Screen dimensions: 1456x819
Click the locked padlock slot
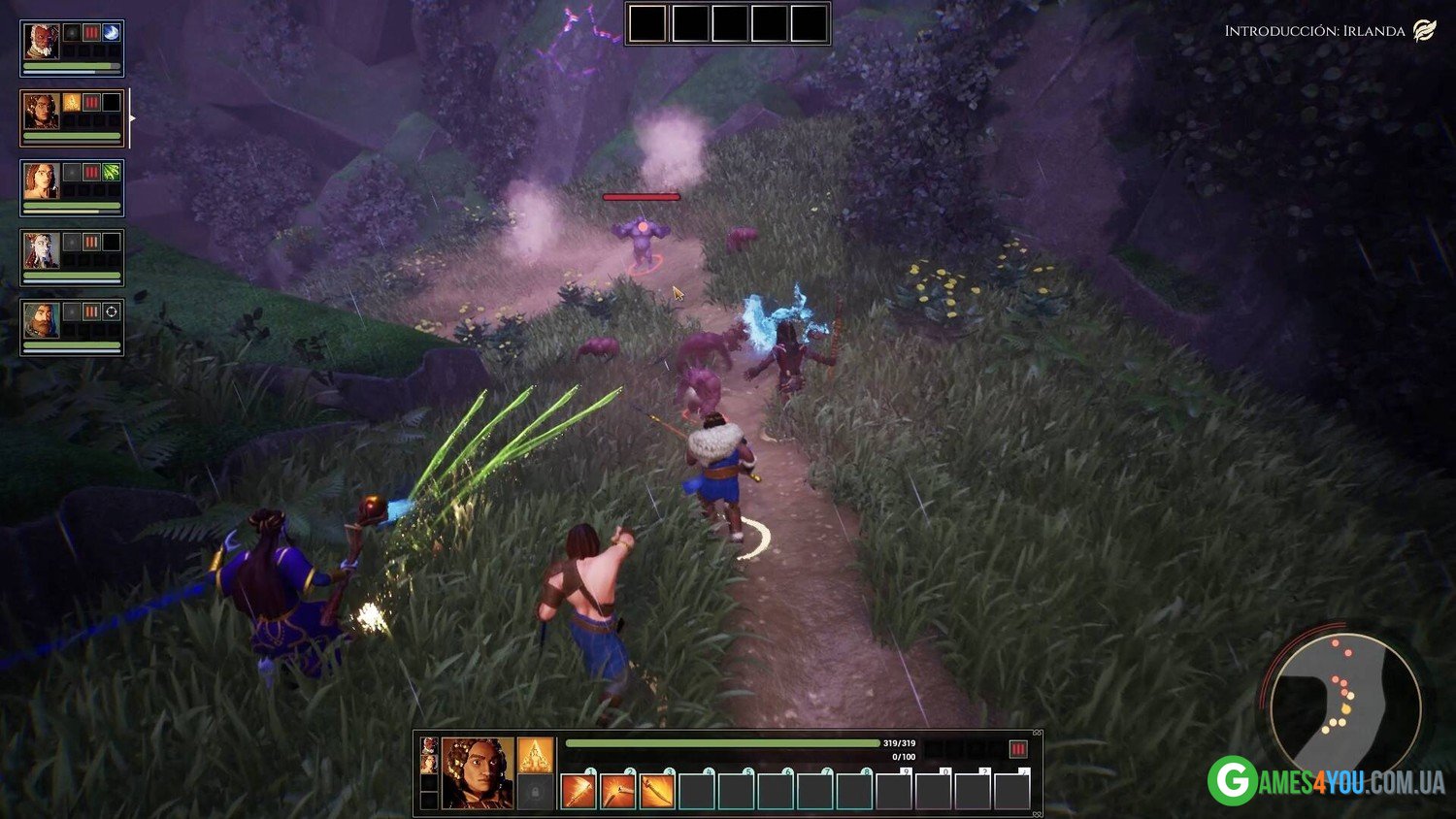point(535,793)
